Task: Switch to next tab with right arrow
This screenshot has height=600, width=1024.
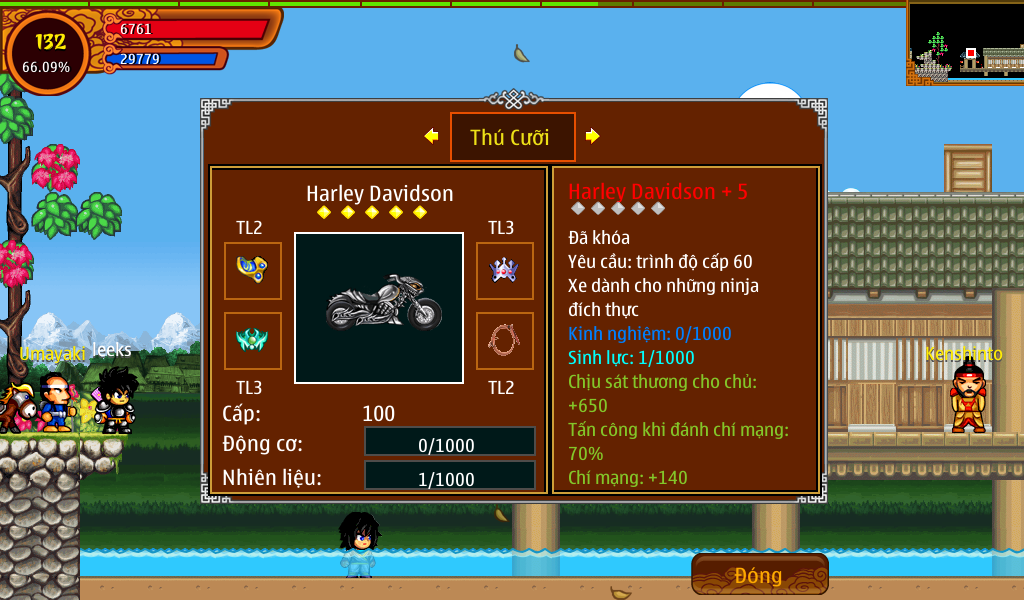Action: pyautogui.click(x=593, y=136)
